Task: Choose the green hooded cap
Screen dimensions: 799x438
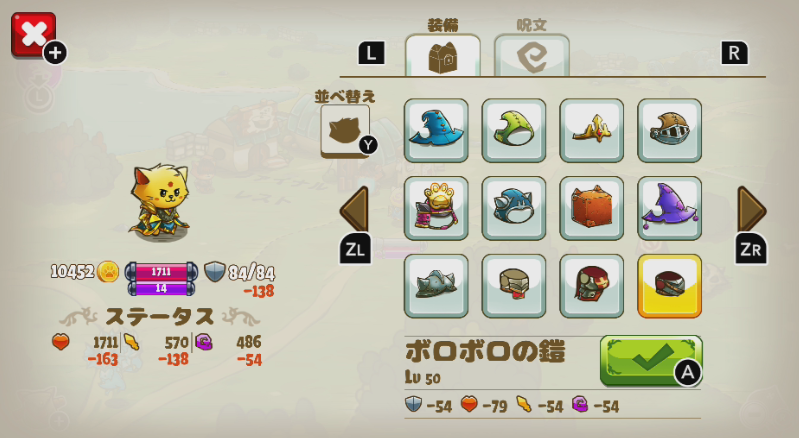Action: click(x=514, y=130)
